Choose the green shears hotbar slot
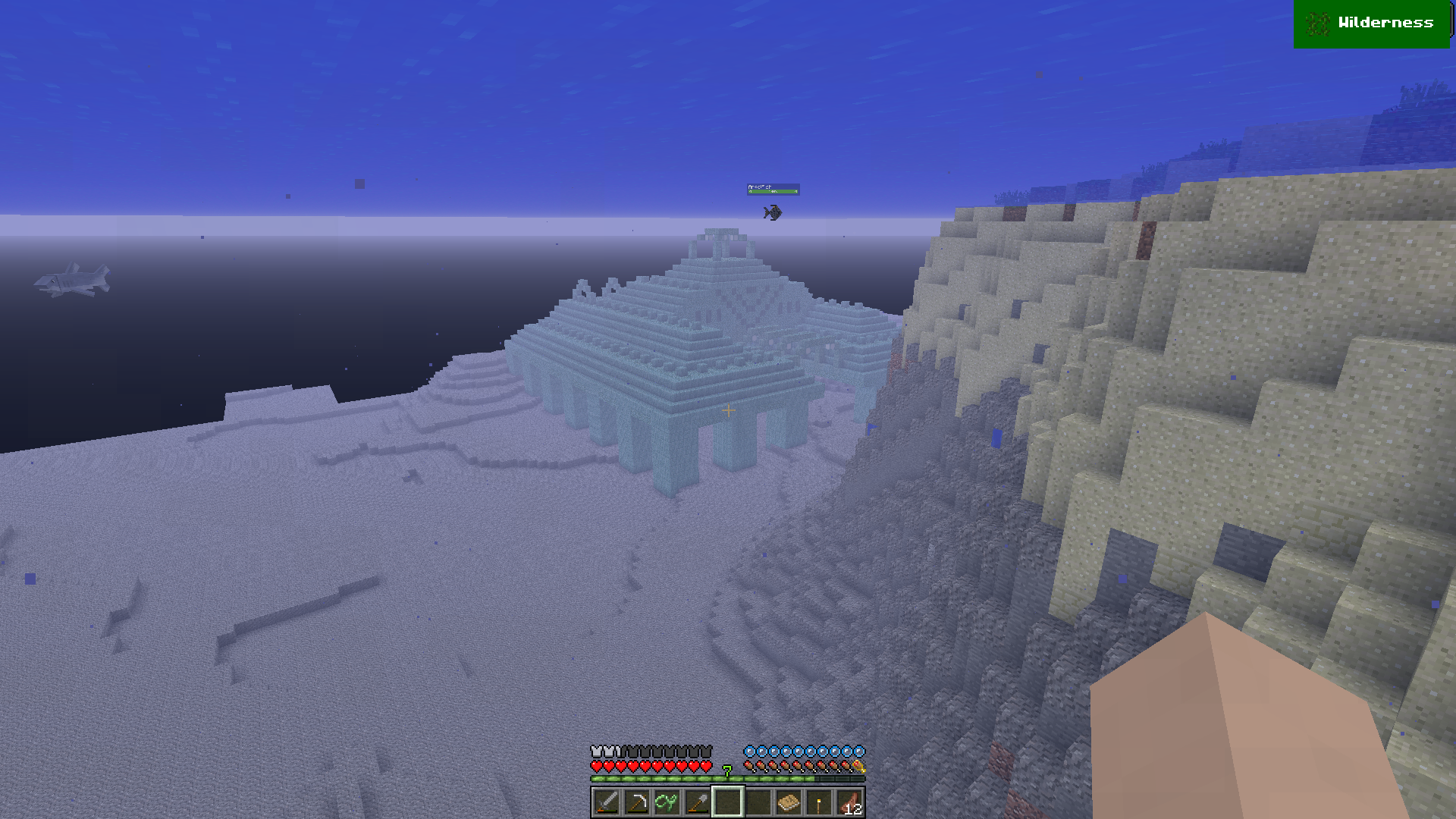1456x819 pixels. coord(667,802)
